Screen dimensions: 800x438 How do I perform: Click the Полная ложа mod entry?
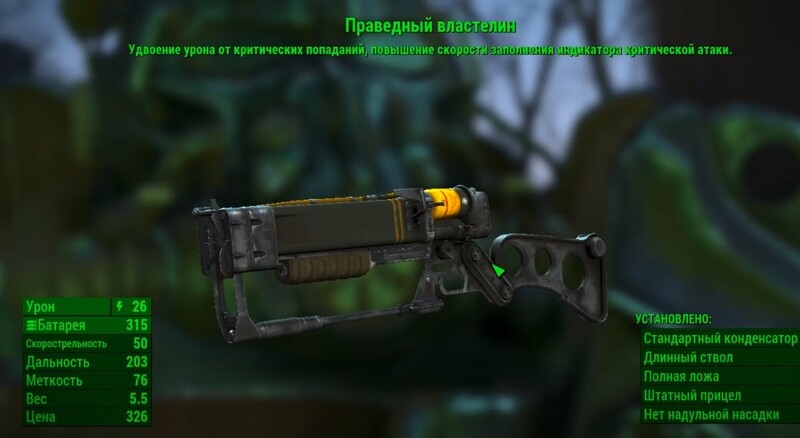[x=720, y=377]
